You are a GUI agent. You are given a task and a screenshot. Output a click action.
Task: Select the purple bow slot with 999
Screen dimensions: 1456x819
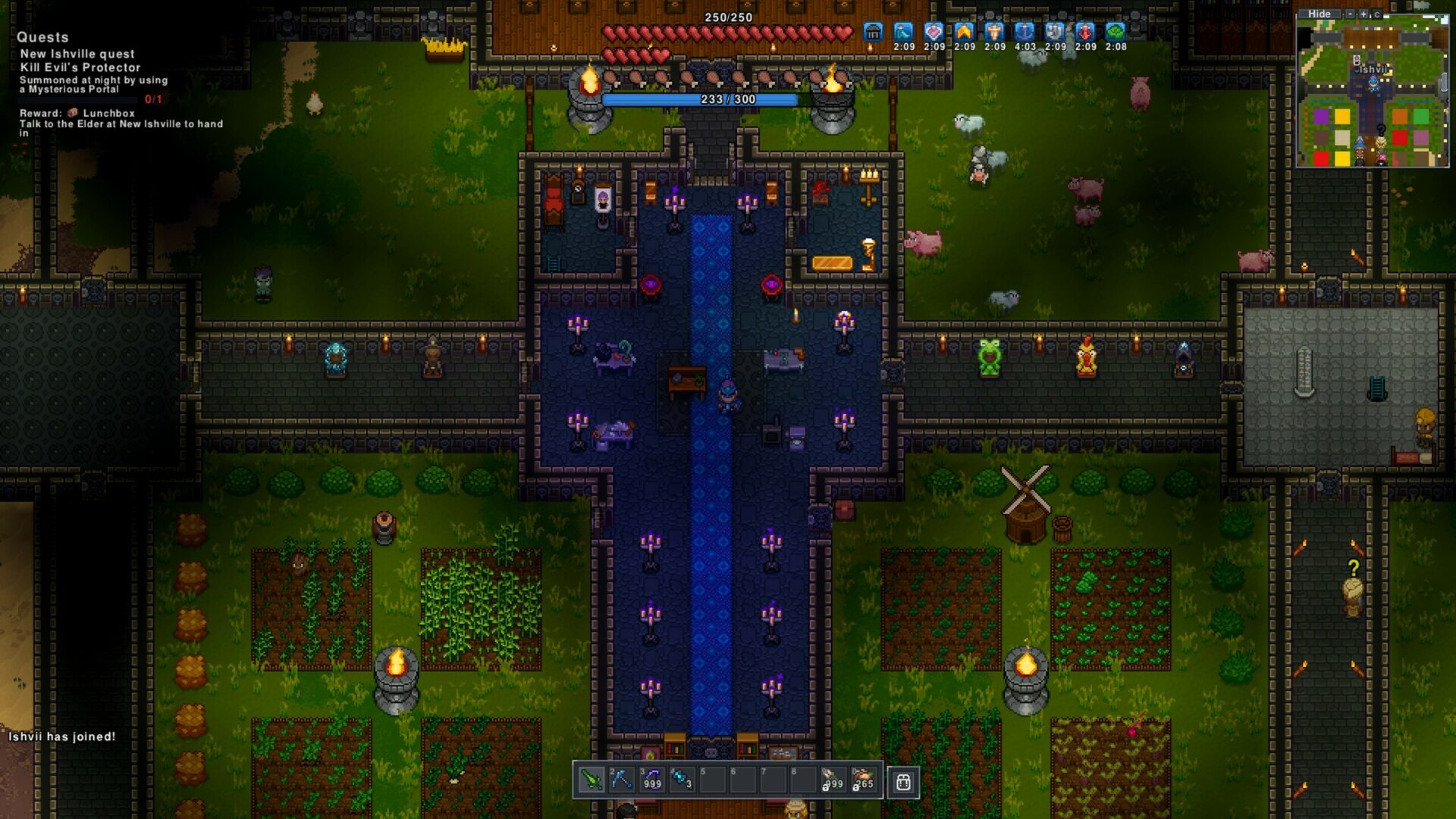651,780
